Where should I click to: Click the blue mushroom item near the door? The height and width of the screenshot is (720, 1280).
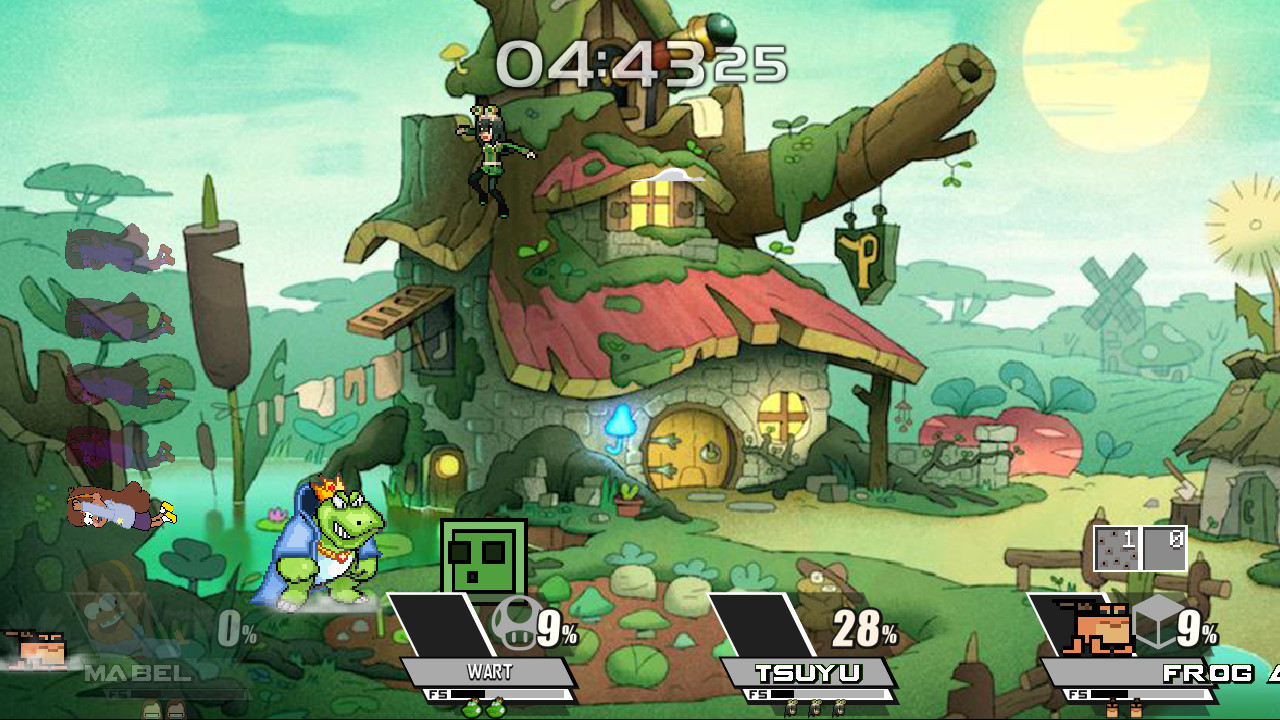[x=620, y=420]
